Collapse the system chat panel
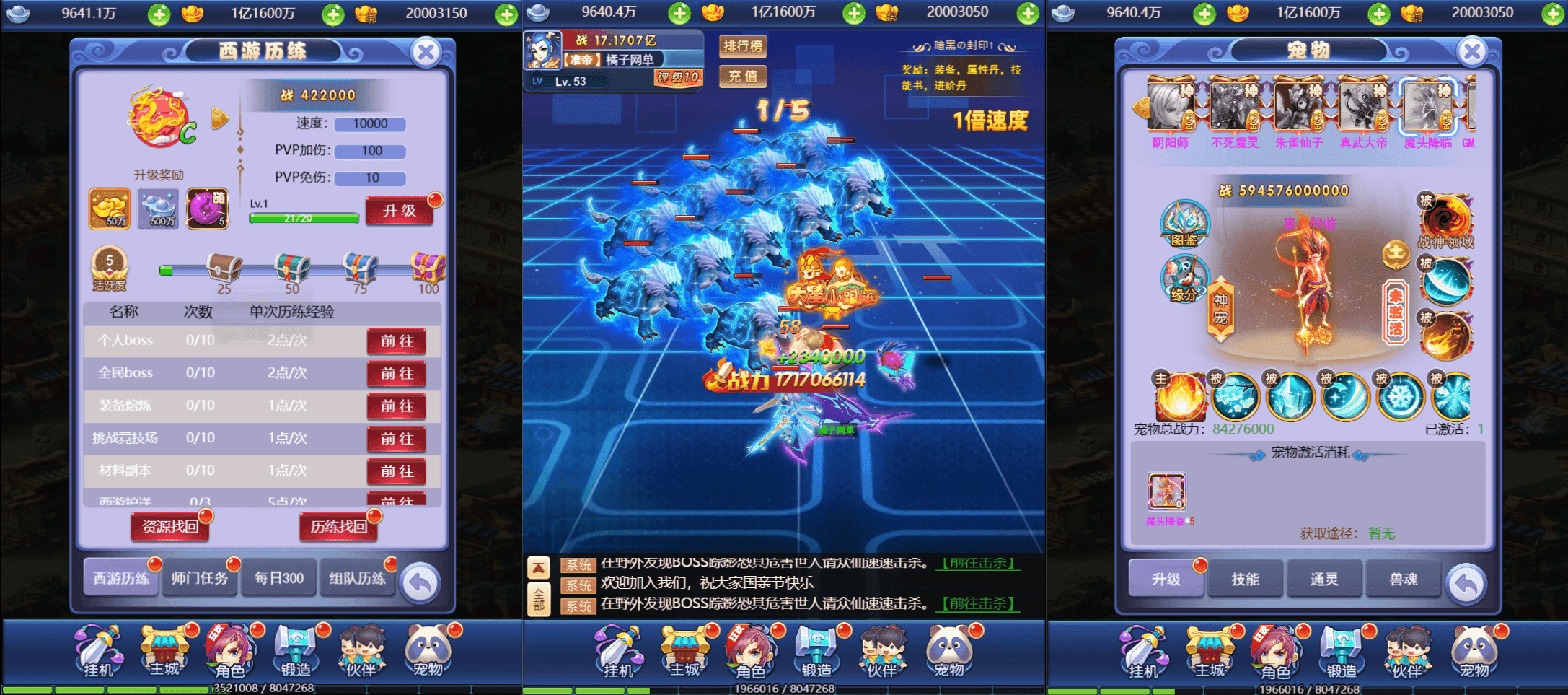Image resolution: width=1568 pixels, height=695 pixels. (538, 567)
